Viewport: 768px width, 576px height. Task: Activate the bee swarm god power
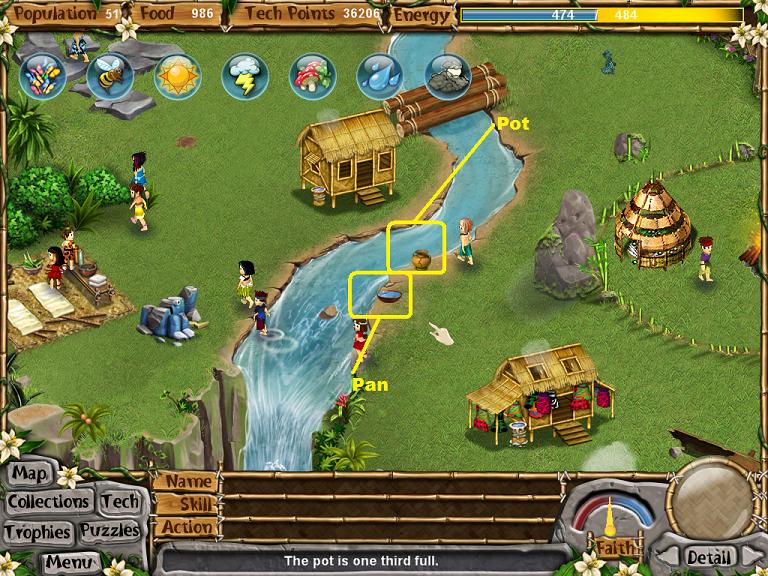pyautogui.click(x=109, y=75)
